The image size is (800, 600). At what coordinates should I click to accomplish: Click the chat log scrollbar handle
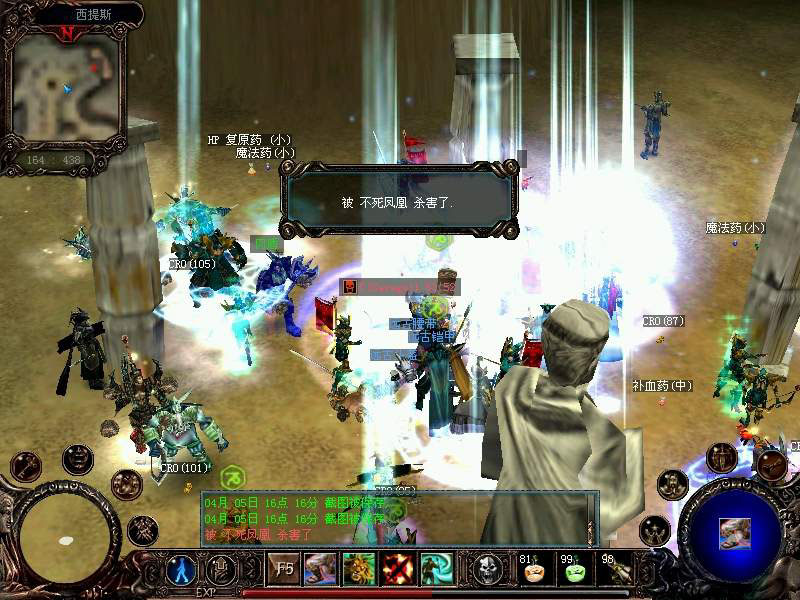(592, 530)
